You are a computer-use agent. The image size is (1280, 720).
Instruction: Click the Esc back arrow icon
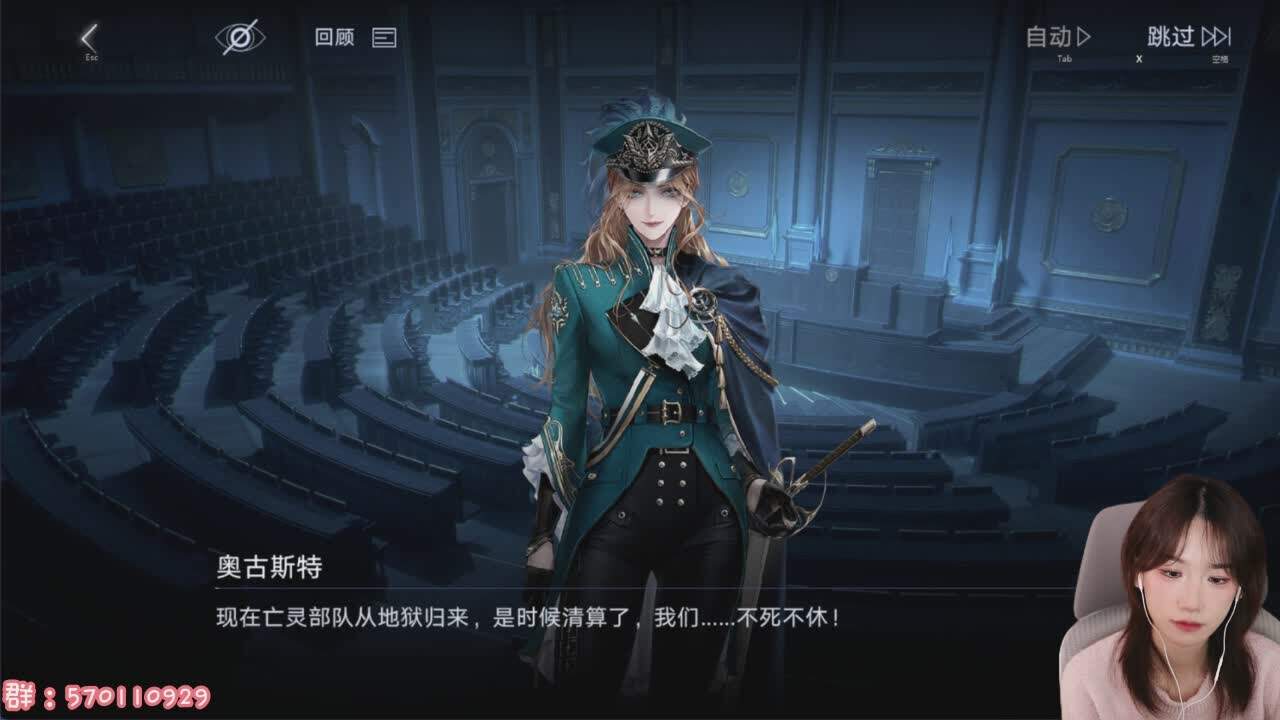[x=90, y=37]
